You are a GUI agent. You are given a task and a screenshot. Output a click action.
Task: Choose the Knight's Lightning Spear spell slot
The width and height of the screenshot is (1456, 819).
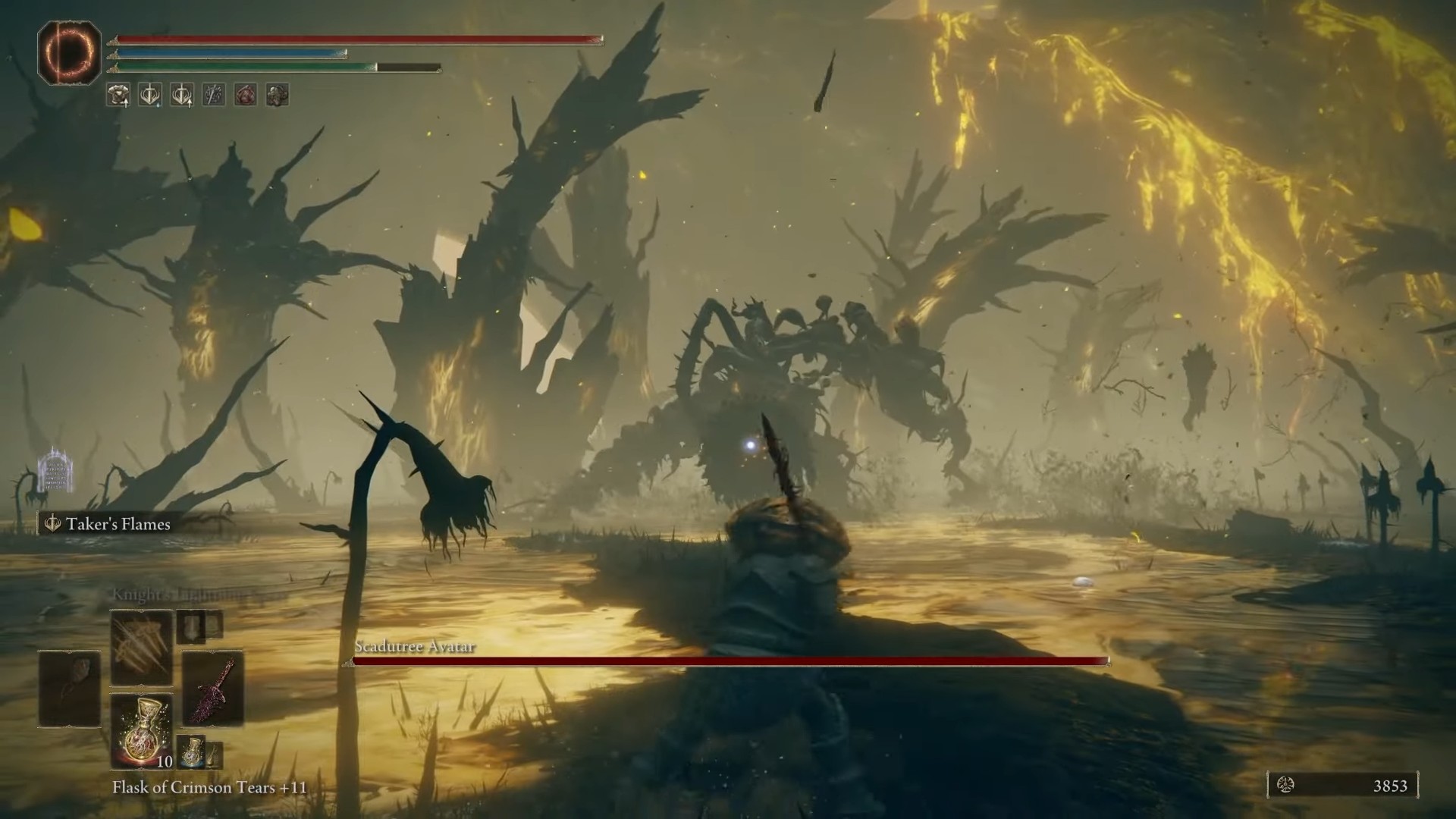142,648
